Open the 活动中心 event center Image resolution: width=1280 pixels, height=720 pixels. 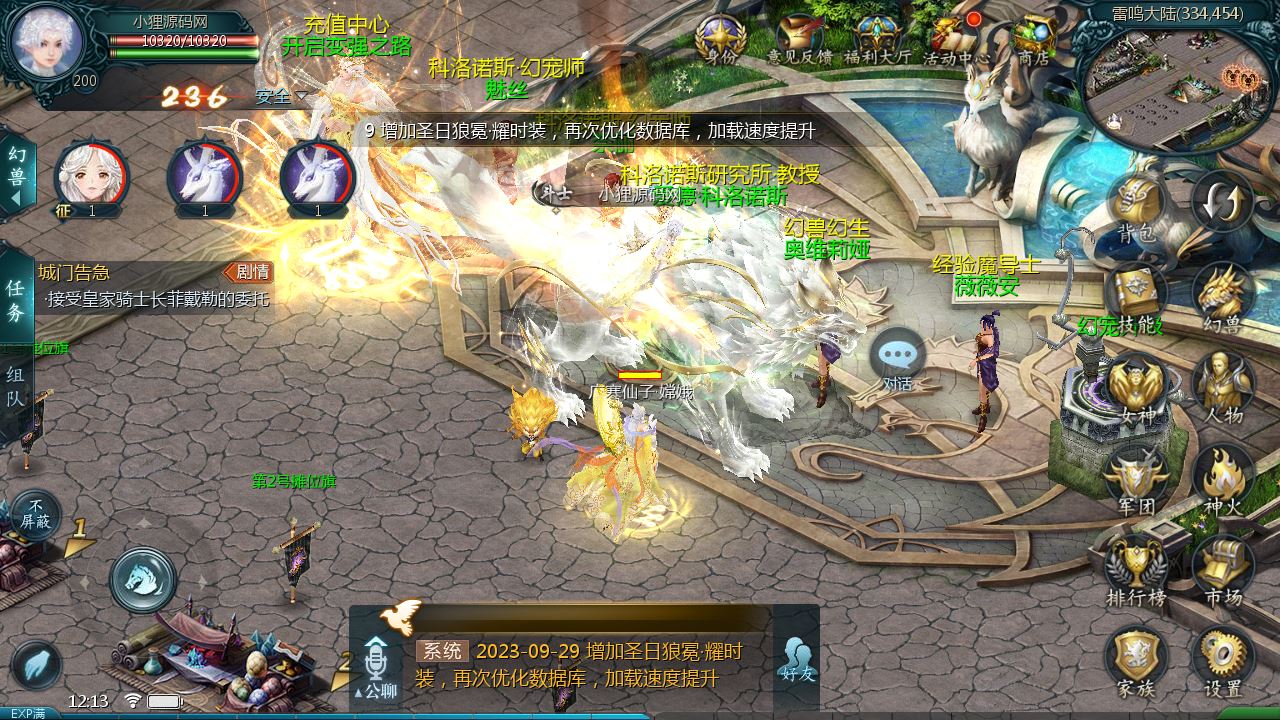(x=955, y=40)
